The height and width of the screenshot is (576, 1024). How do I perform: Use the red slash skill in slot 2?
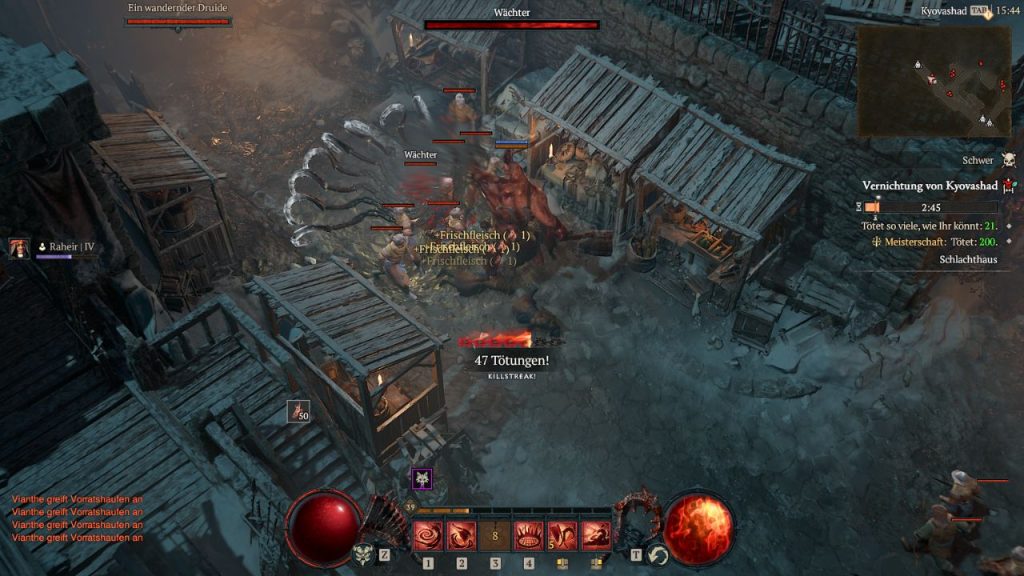[x=461, y=536]
